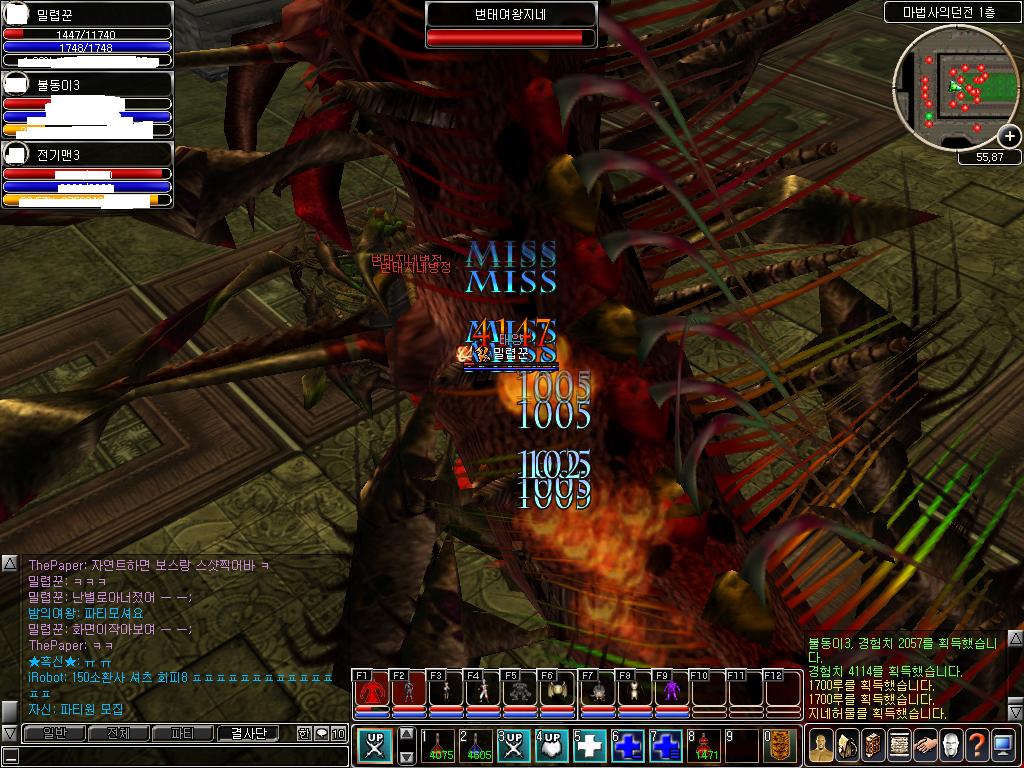1024x768 pixels.
Task: Click the chat log up arrow
Action: 9,564
